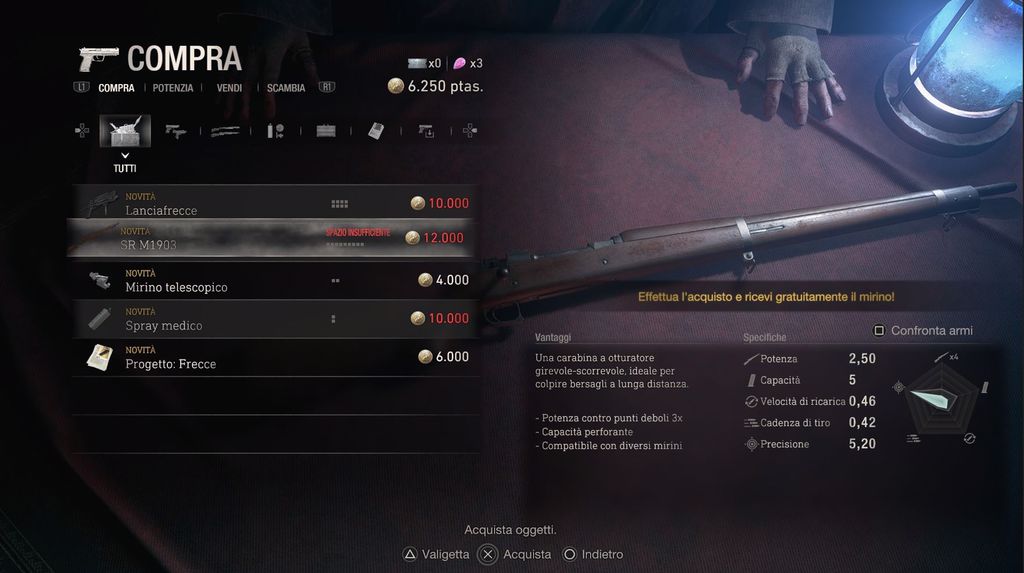
Task: Go to the Scambia tab
Action: pos(286,88)
